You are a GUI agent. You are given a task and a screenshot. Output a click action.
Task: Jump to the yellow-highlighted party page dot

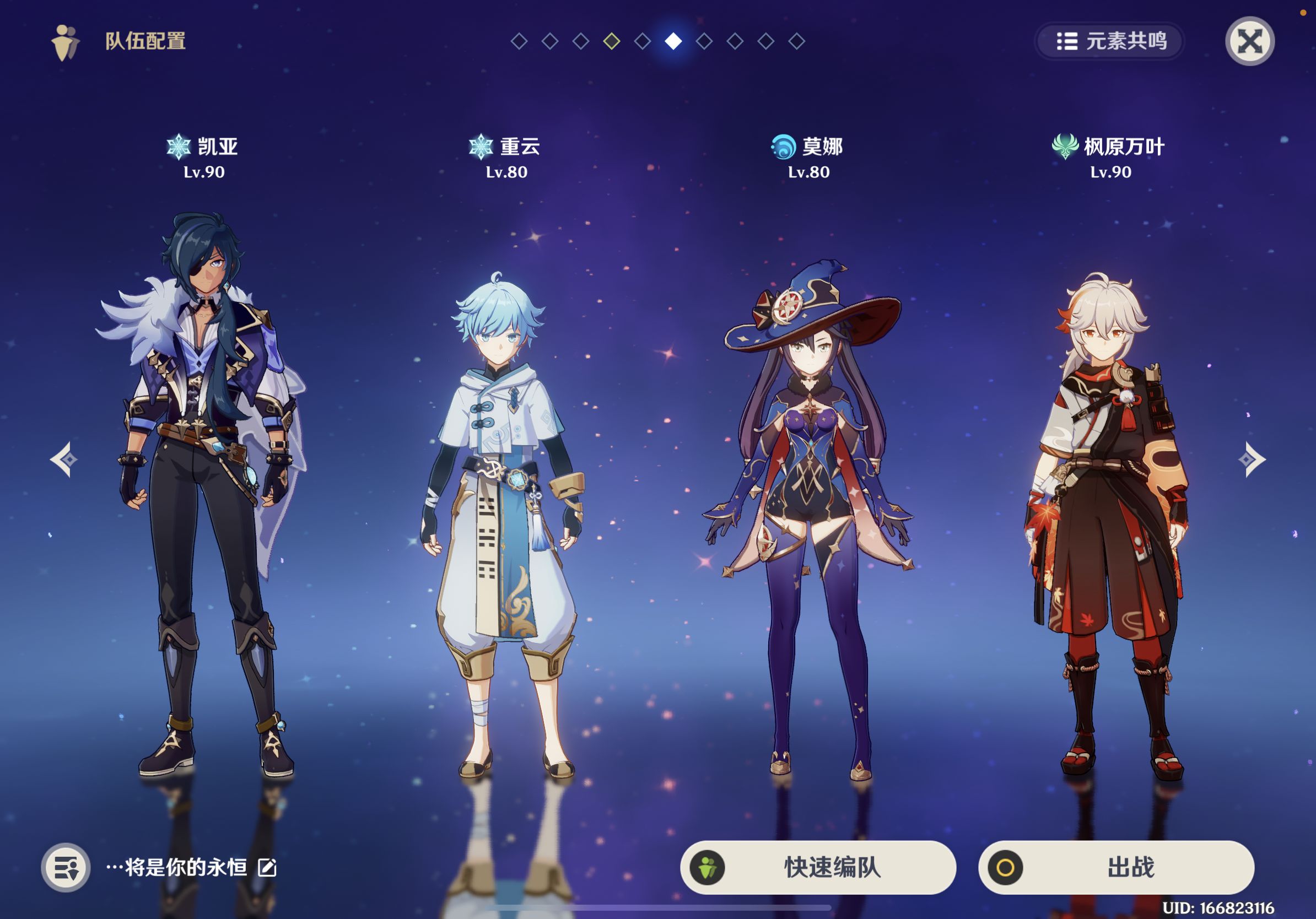tap(612, 41)
